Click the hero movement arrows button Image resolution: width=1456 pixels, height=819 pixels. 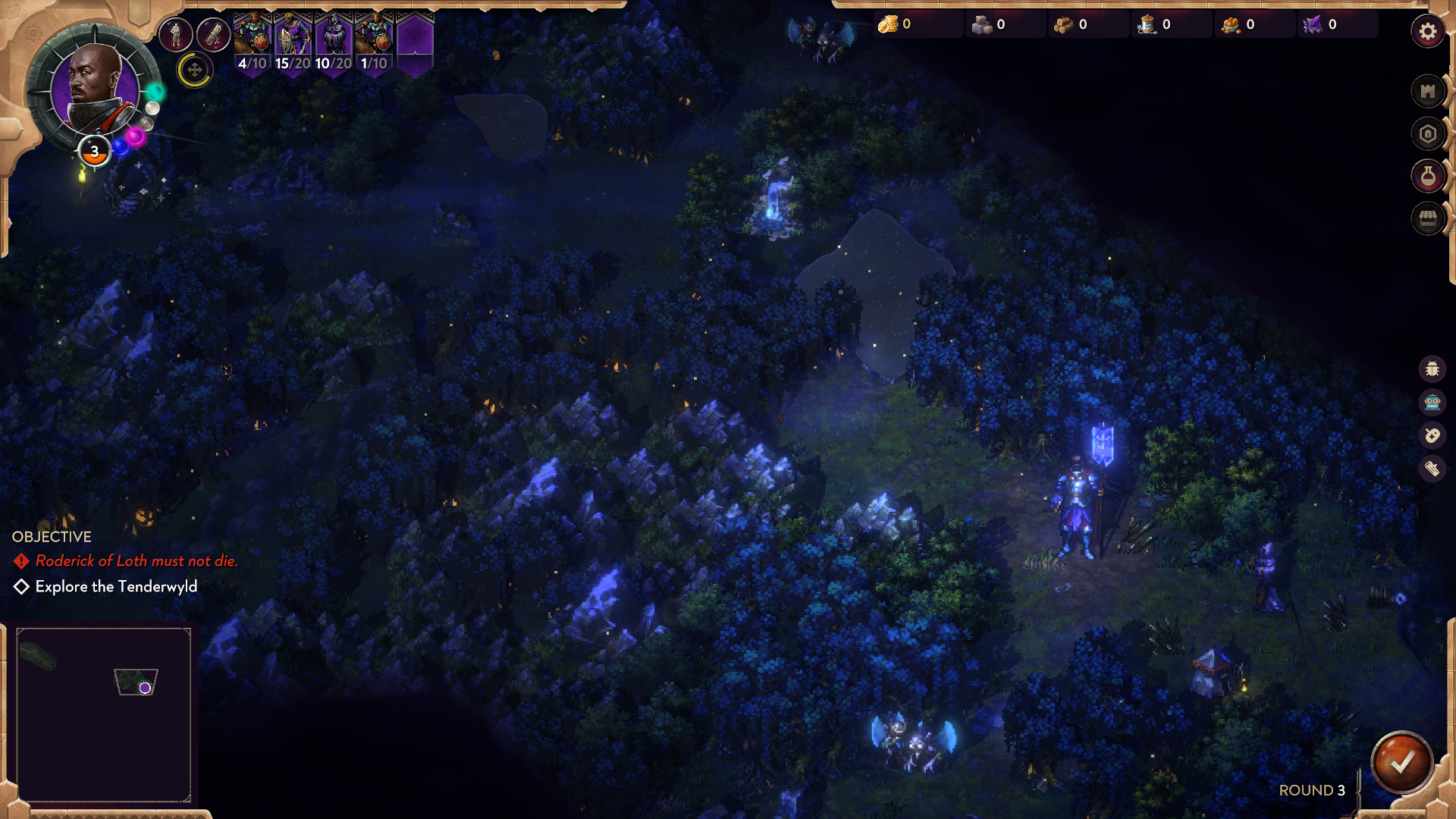tap(195, 71)
